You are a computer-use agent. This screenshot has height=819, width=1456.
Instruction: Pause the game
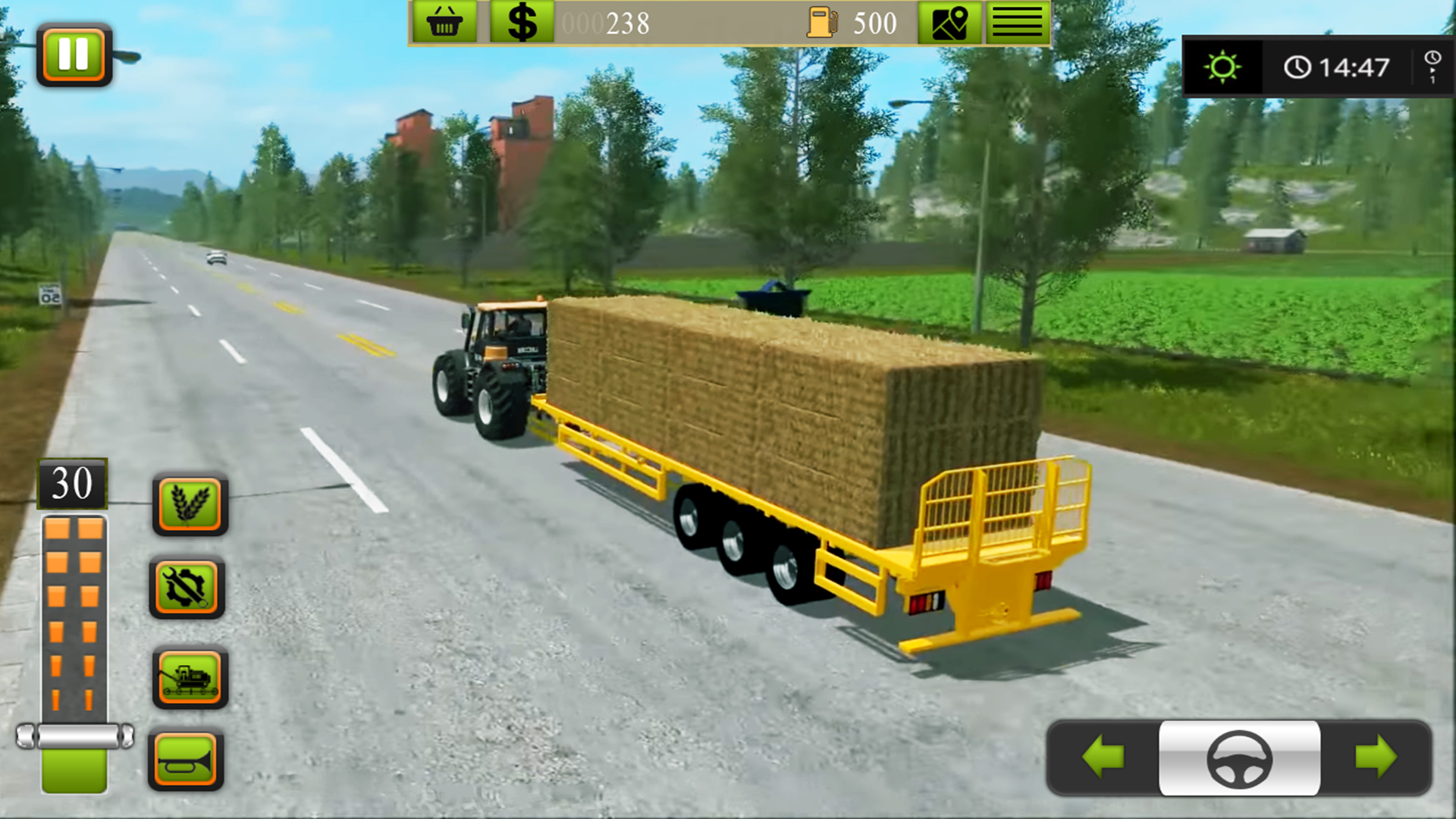click(x=74, y=55)
